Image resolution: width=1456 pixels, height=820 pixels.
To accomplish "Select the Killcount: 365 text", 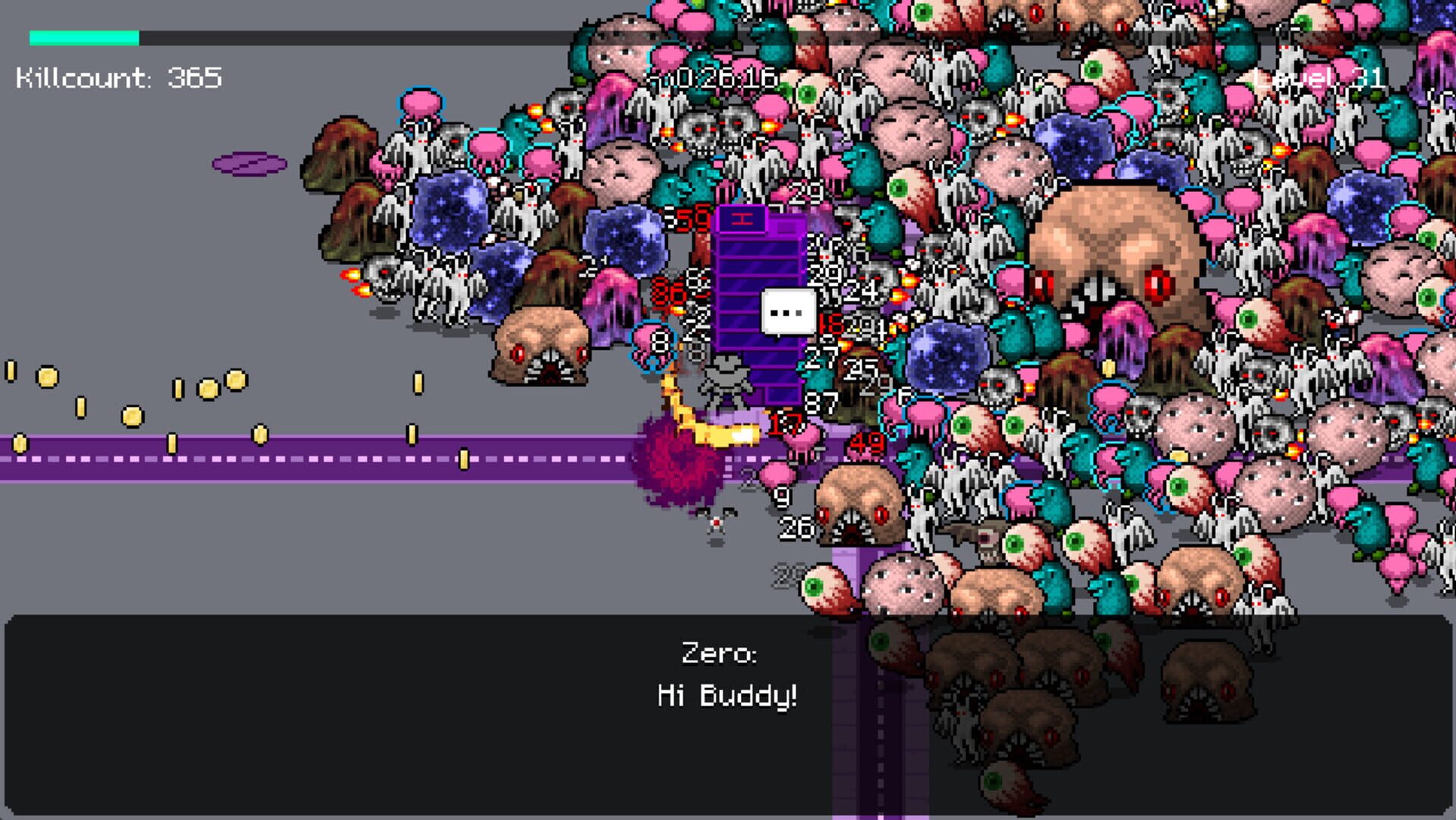I will (118, 76).
